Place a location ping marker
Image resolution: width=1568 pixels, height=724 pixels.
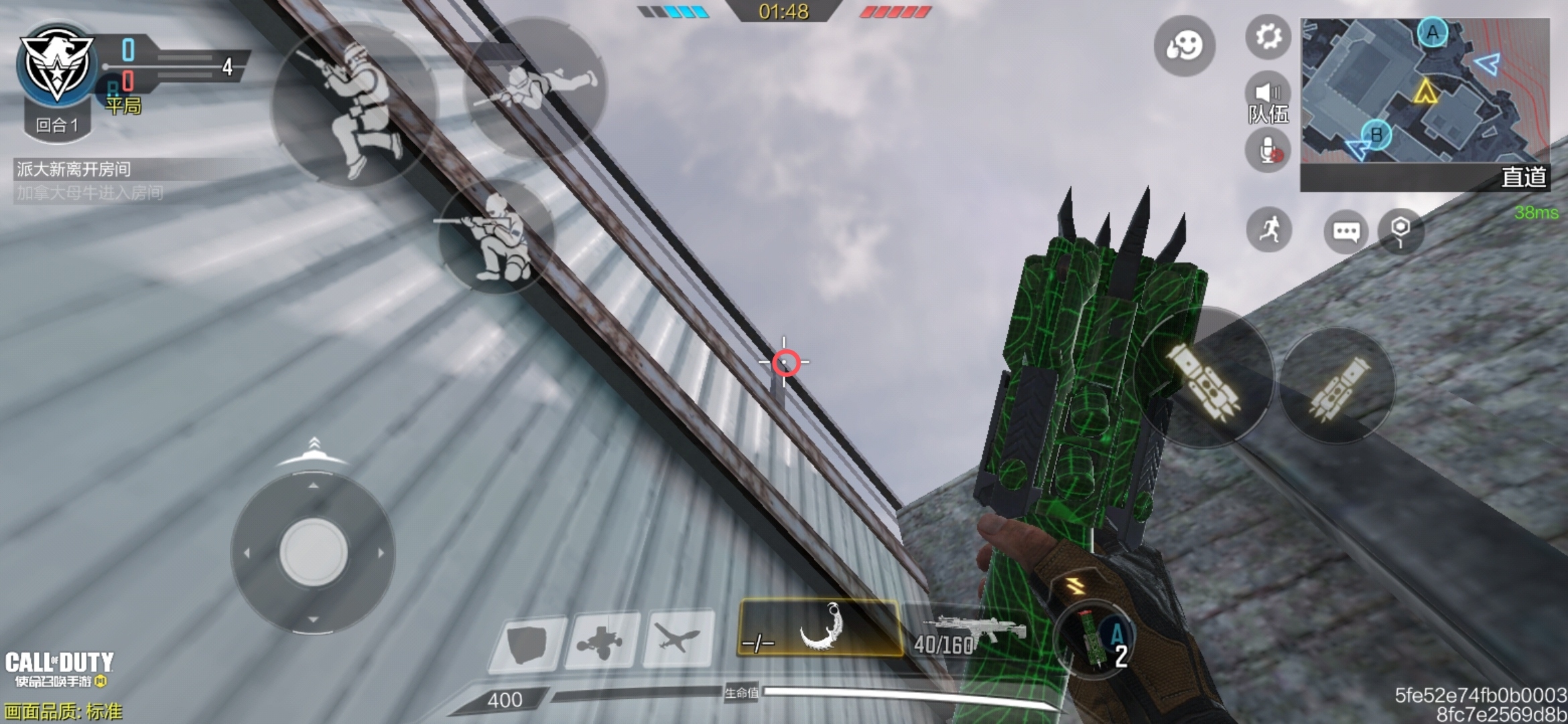[1400, 230]
